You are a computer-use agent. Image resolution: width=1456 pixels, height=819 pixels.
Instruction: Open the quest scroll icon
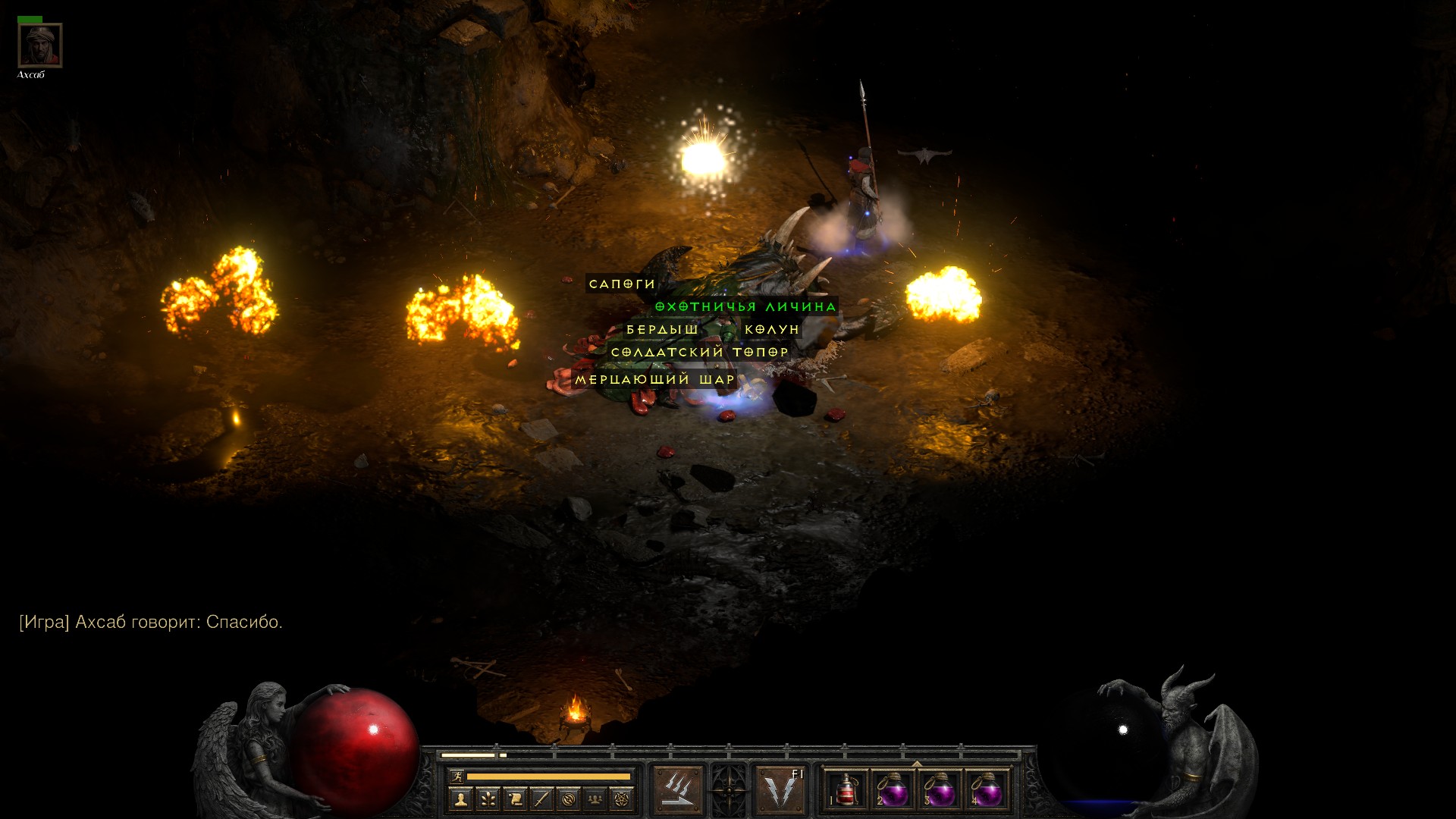point(515,799)
